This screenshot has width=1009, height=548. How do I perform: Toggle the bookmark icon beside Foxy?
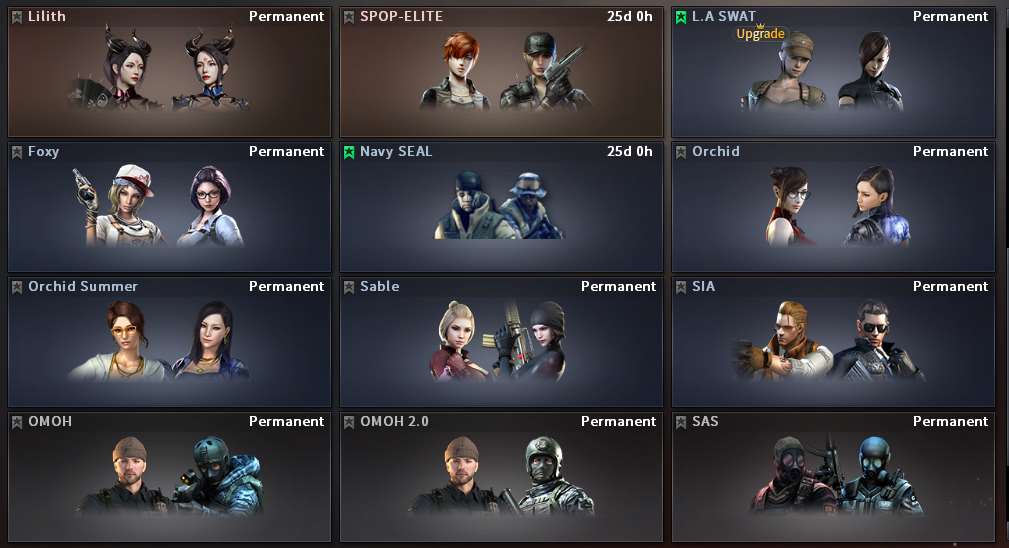click(x=17, y=152)
